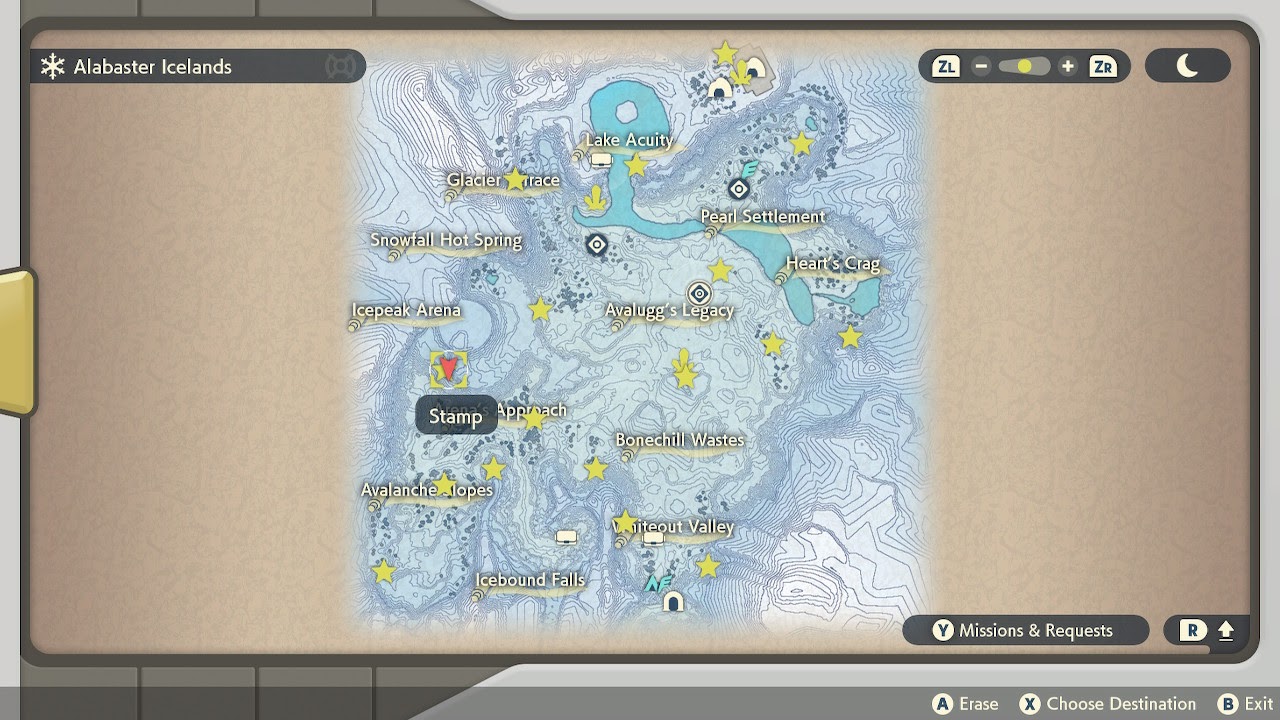Open Missions & Requests
This screenshot has width=1280, height=720.
coord(1026,630)
